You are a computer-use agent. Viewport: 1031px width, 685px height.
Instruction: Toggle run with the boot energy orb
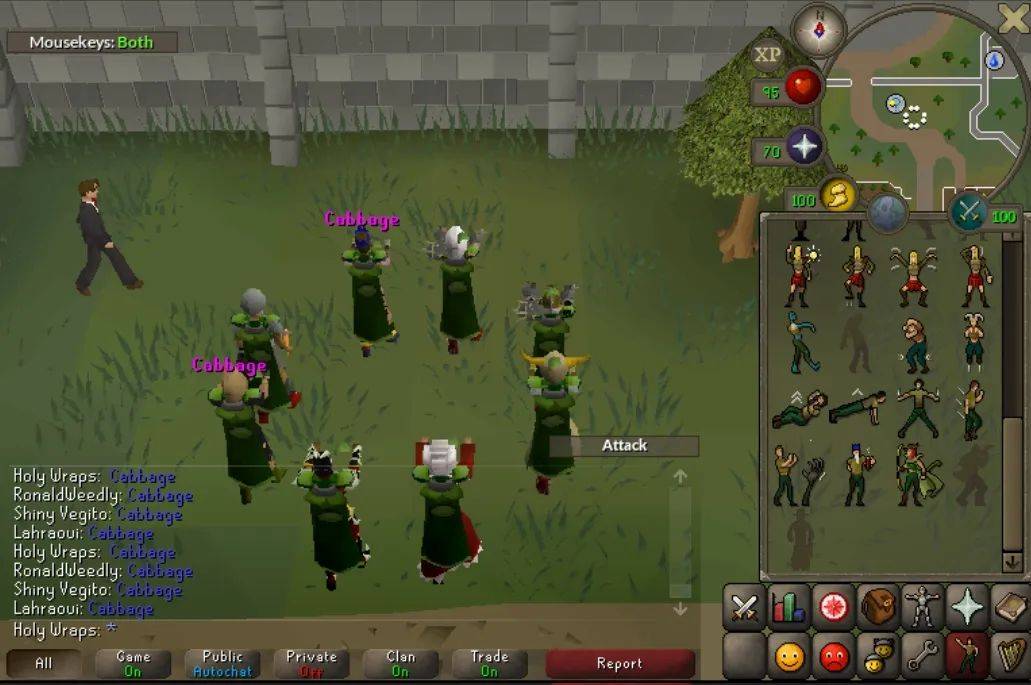tap(838, 194)
